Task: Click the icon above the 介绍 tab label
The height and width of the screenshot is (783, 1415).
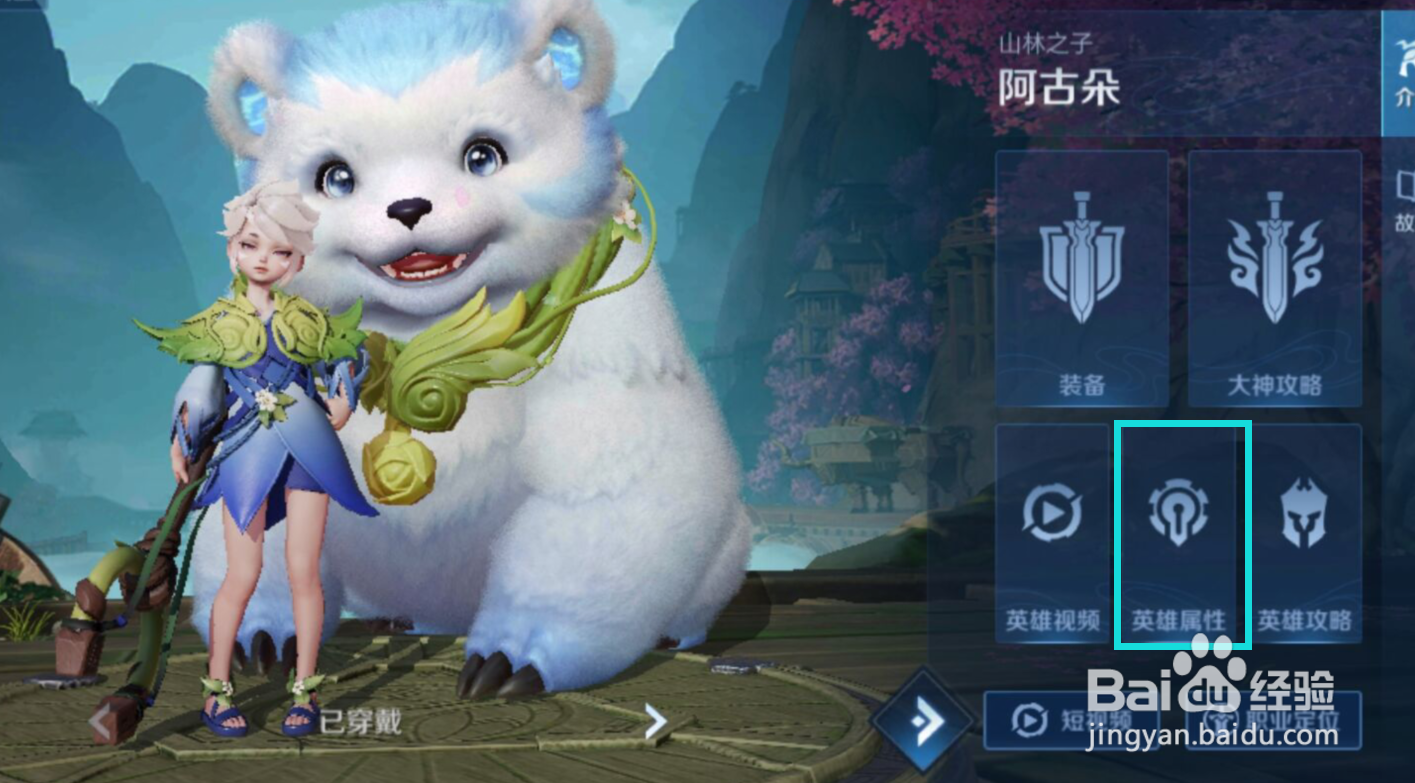Action: pyautogui.click(x=1407, y=55)
